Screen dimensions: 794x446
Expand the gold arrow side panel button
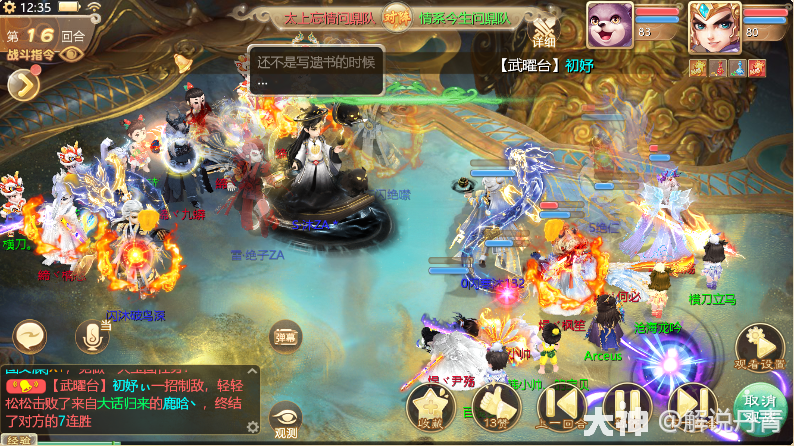tap(22, 86)
